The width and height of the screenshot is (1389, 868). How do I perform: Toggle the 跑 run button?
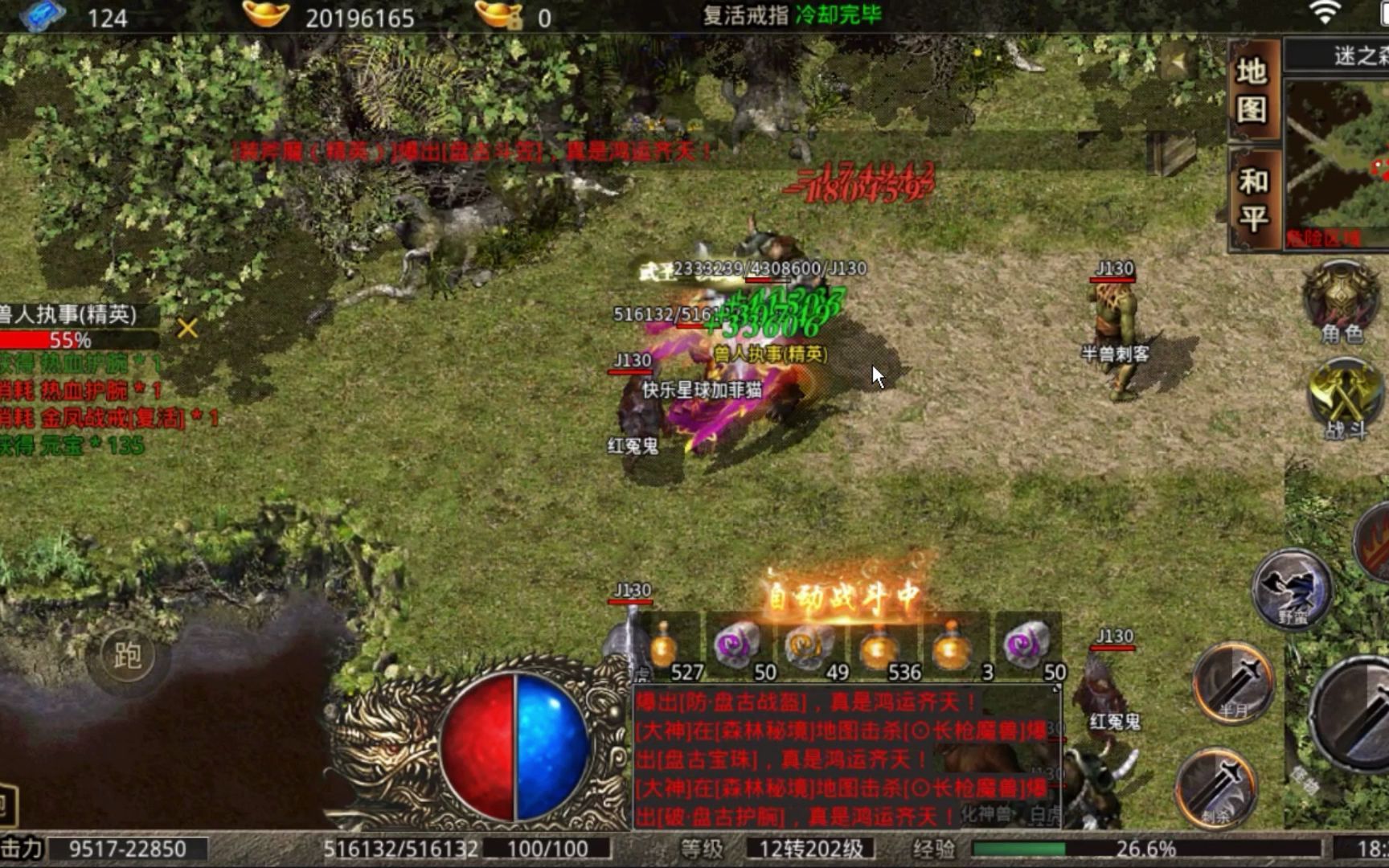coord(127,656)
